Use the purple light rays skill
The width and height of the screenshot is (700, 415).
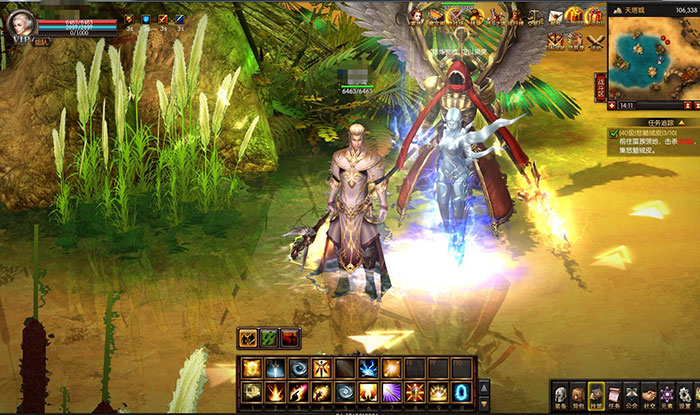tap(392, 391)
